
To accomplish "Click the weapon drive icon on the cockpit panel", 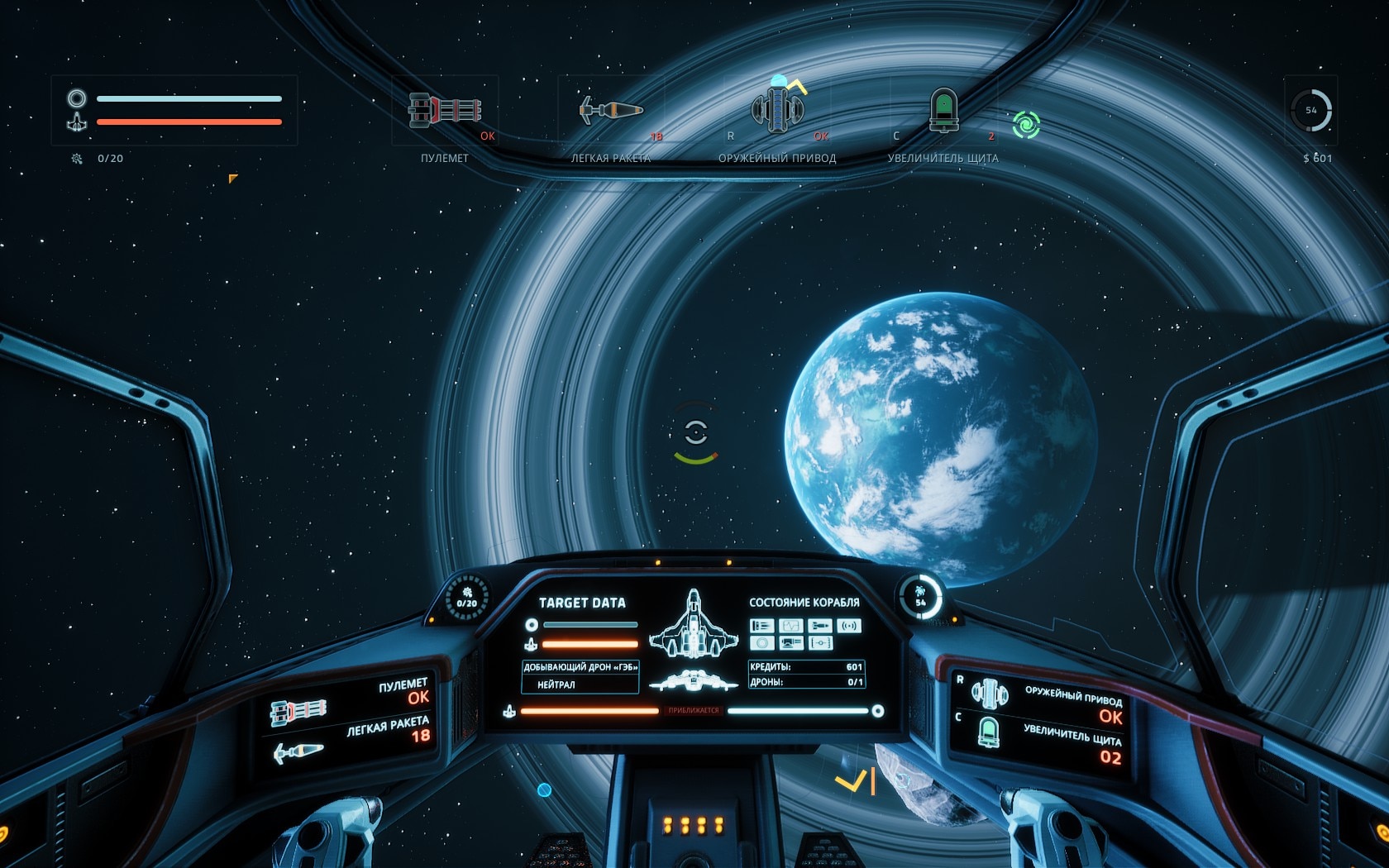I will point(990,694).
